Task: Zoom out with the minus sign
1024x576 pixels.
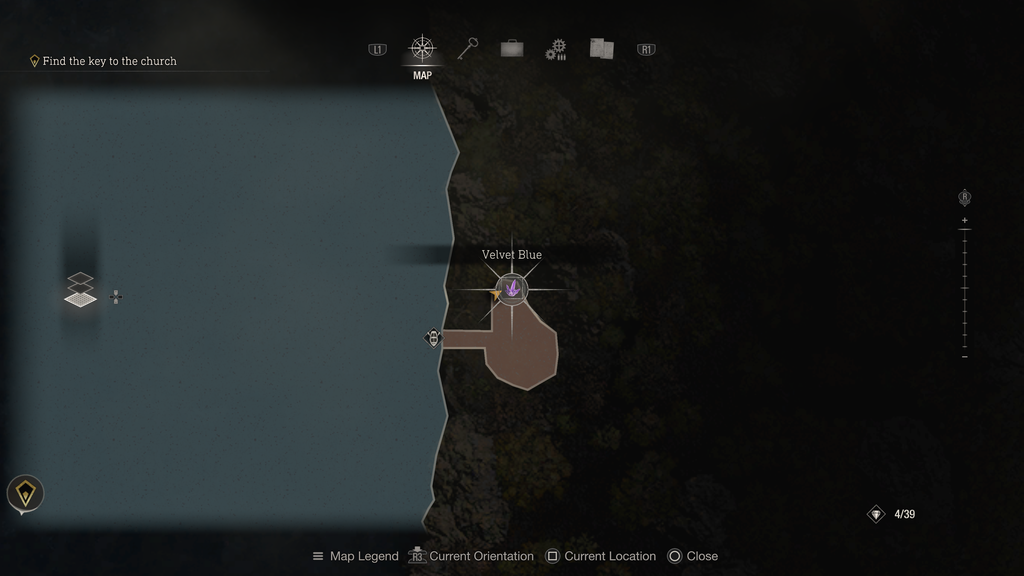Action: [x=964, y=356]
